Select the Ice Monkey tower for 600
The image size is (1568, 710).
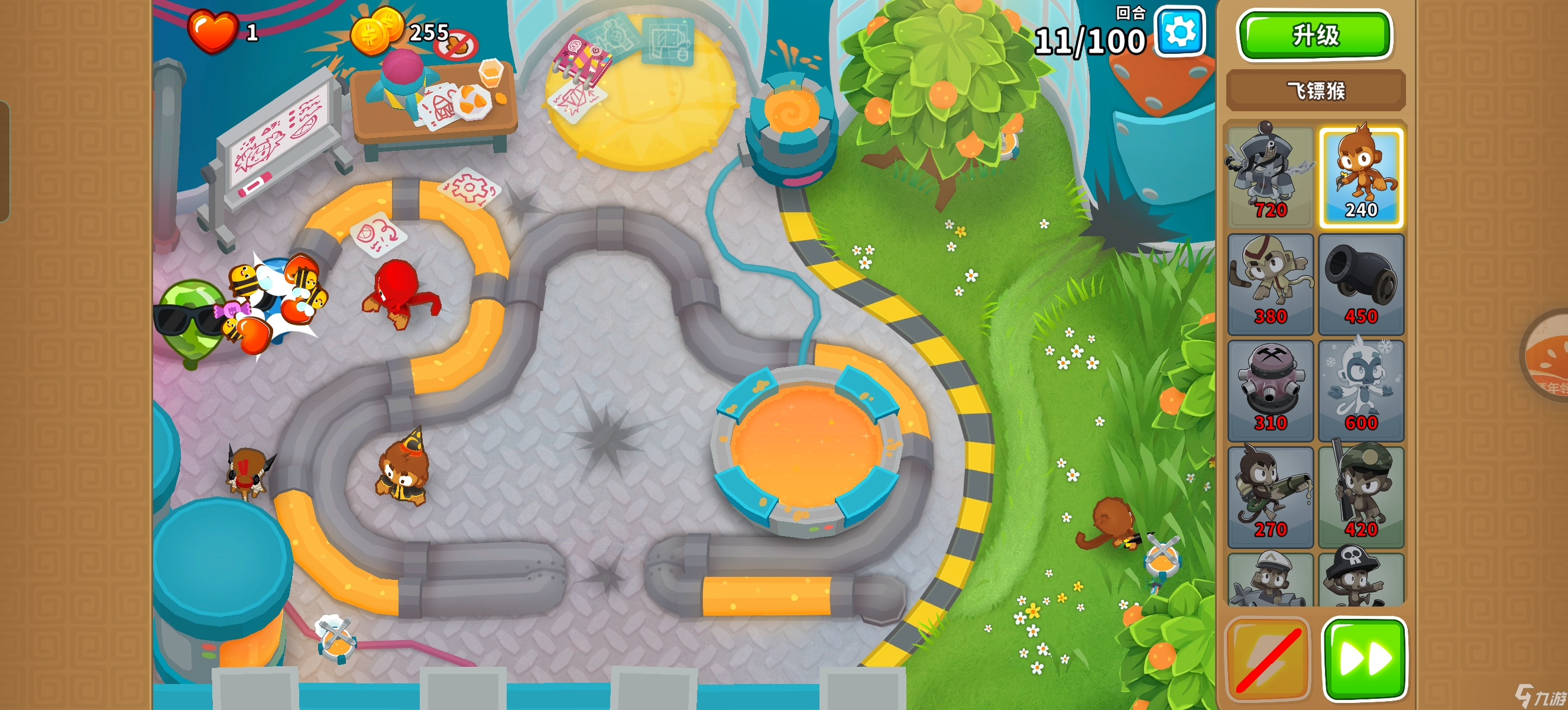pyautogui.click(x=1360, y=390)
